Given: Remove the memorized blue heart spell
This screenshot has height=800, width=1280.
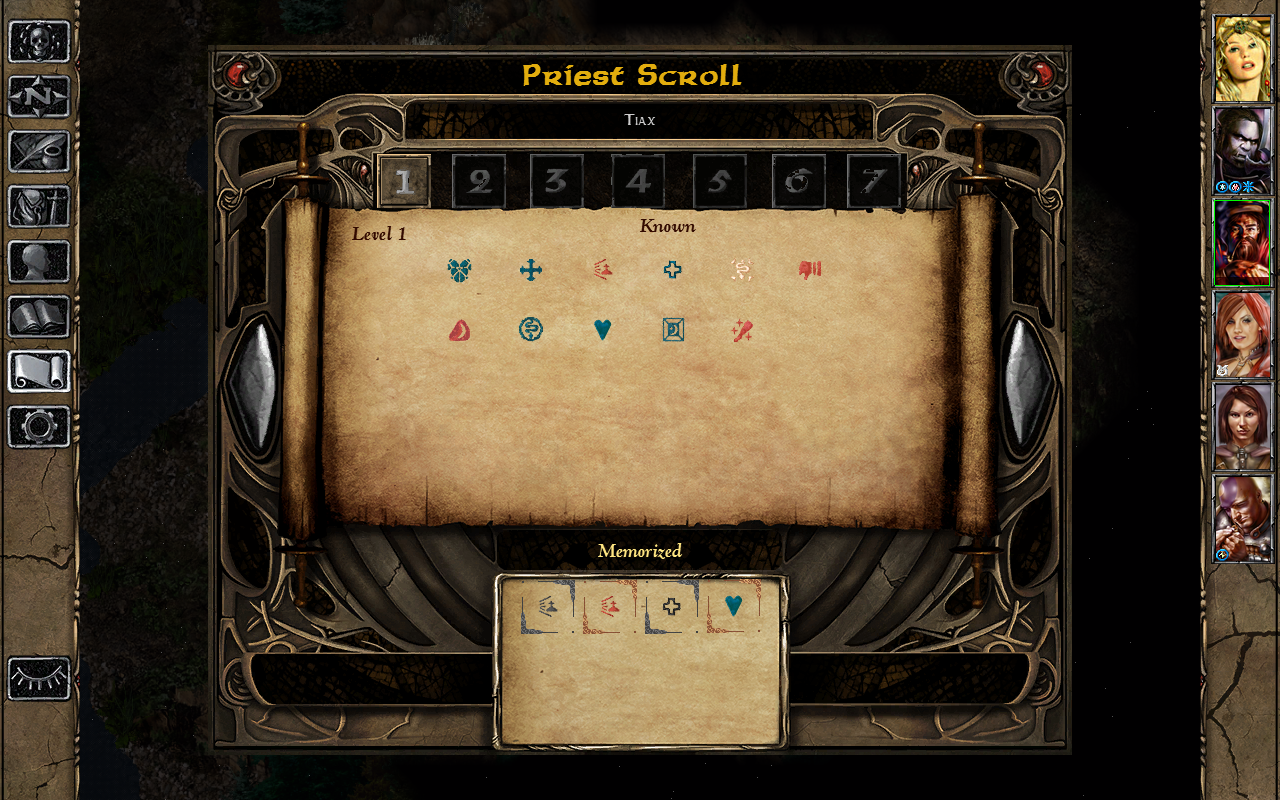Looking at the screenshot, I should [733, 606].
